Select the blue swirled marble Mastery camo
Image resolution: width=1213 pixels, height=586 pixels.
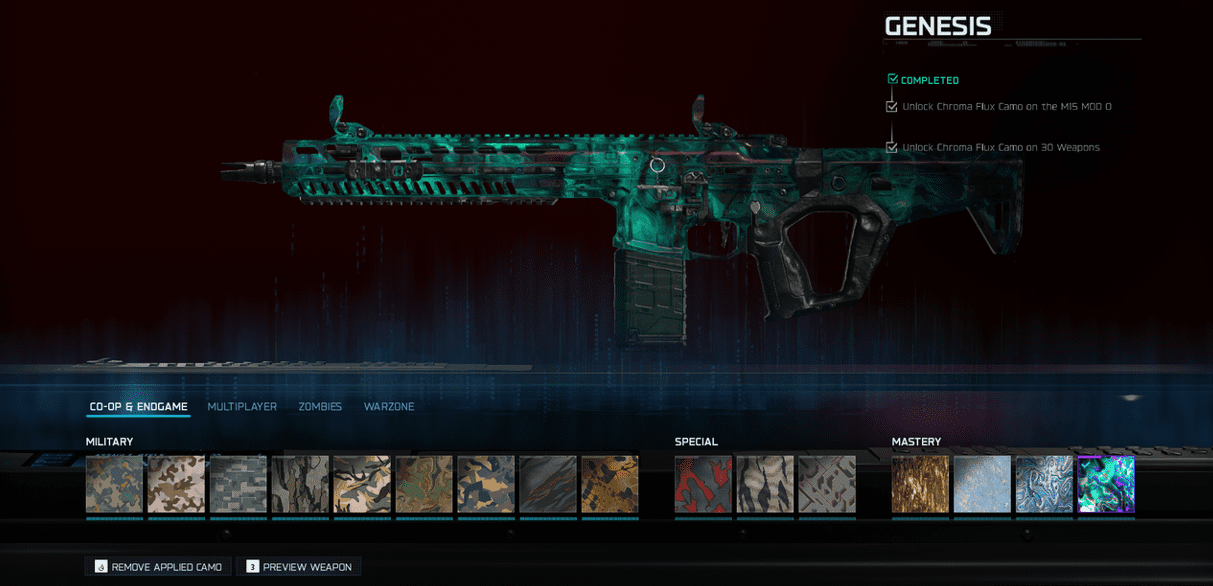click(1044, 485)
